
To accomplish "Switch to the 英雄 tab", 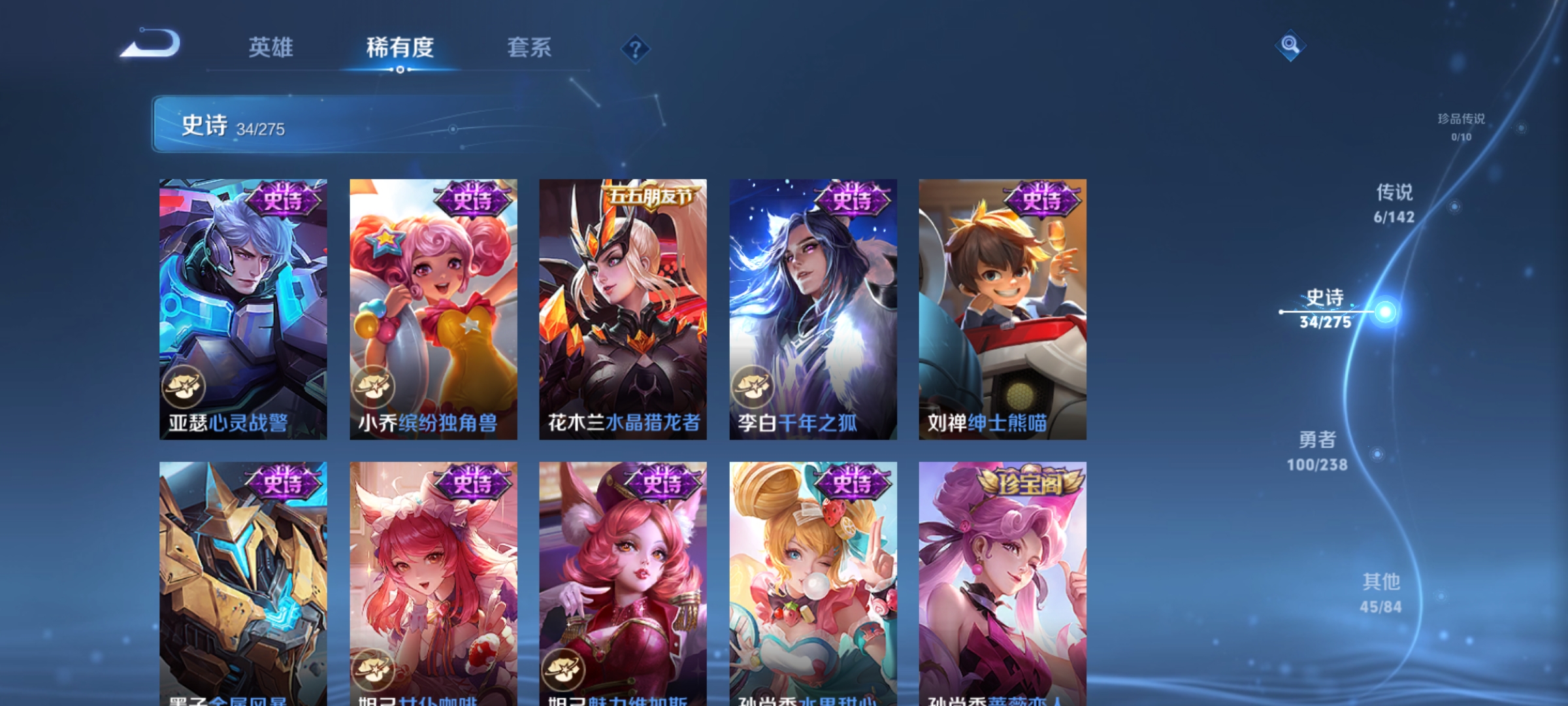I will click(x=271, y=48).
